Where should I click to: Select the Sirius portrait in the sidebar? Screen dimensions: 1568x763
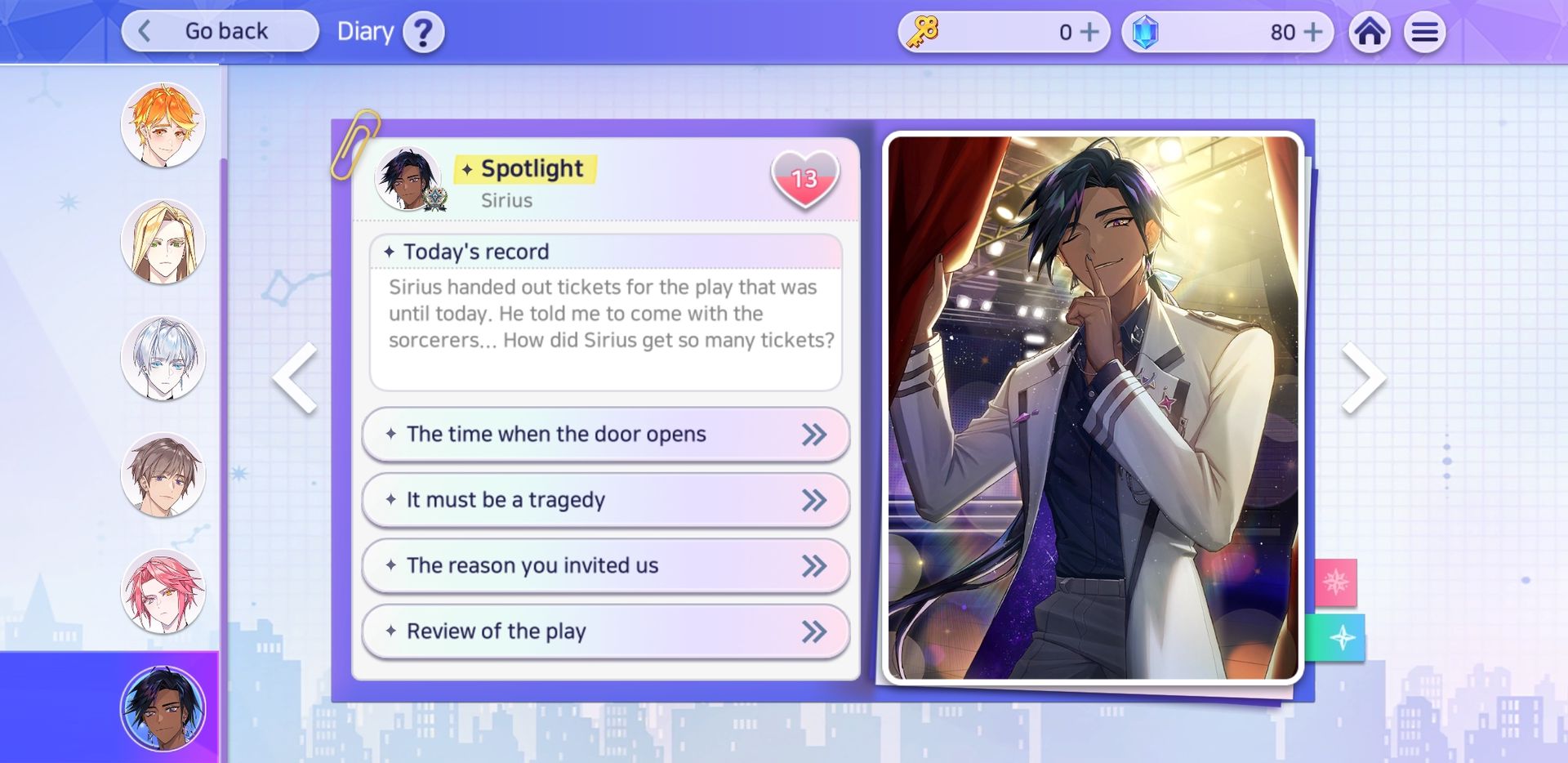point(163,708)
